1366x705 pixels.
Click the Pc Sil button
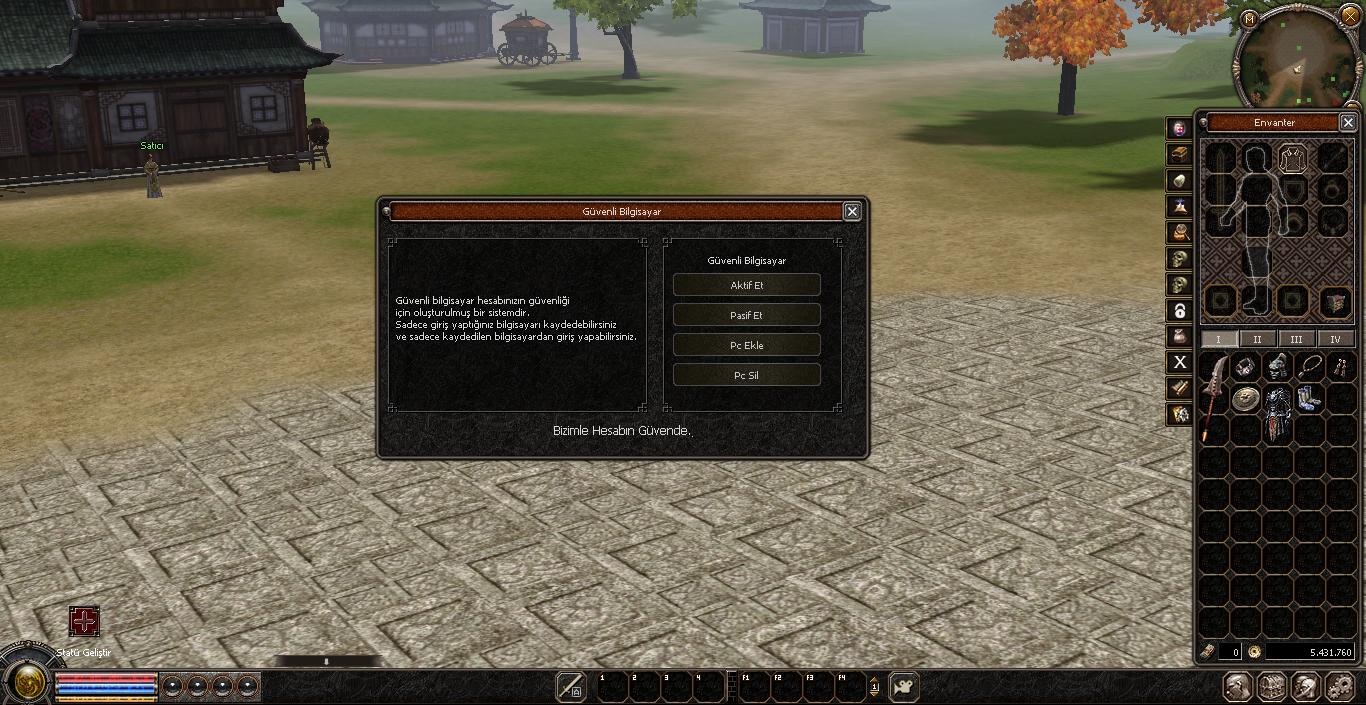(746, 375)
